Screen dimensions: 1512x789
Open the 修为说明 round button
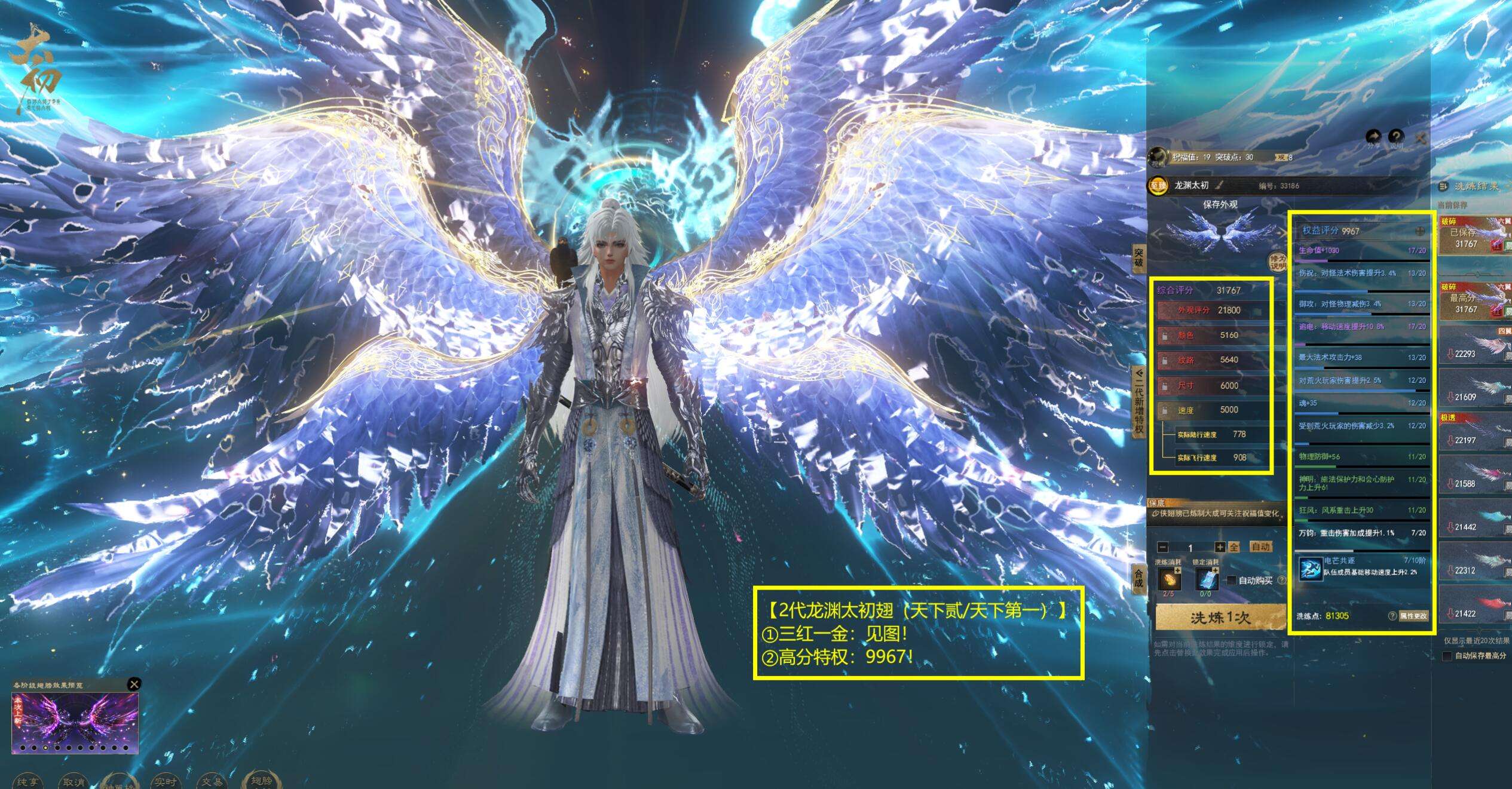[1277, 262]
